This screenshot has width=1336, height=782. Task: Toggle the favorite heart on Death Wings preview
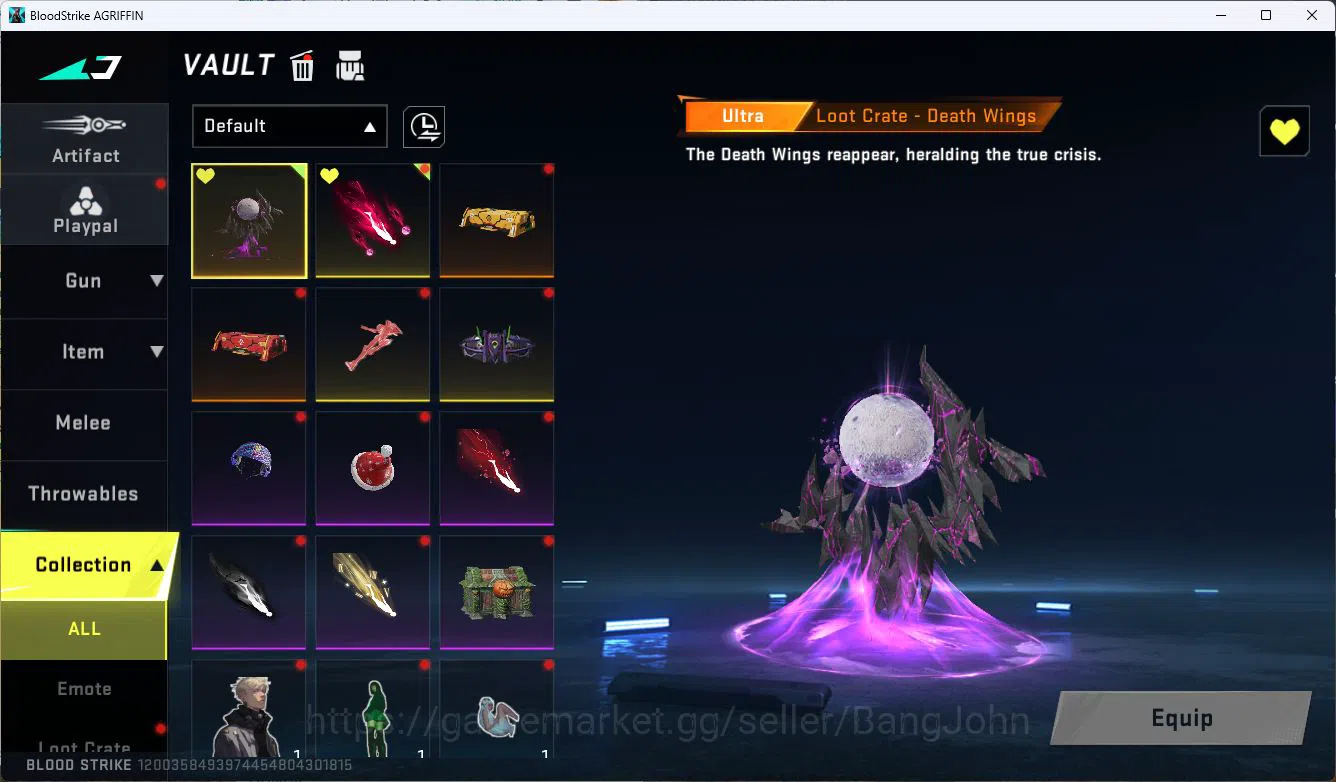pos(1284,130)
